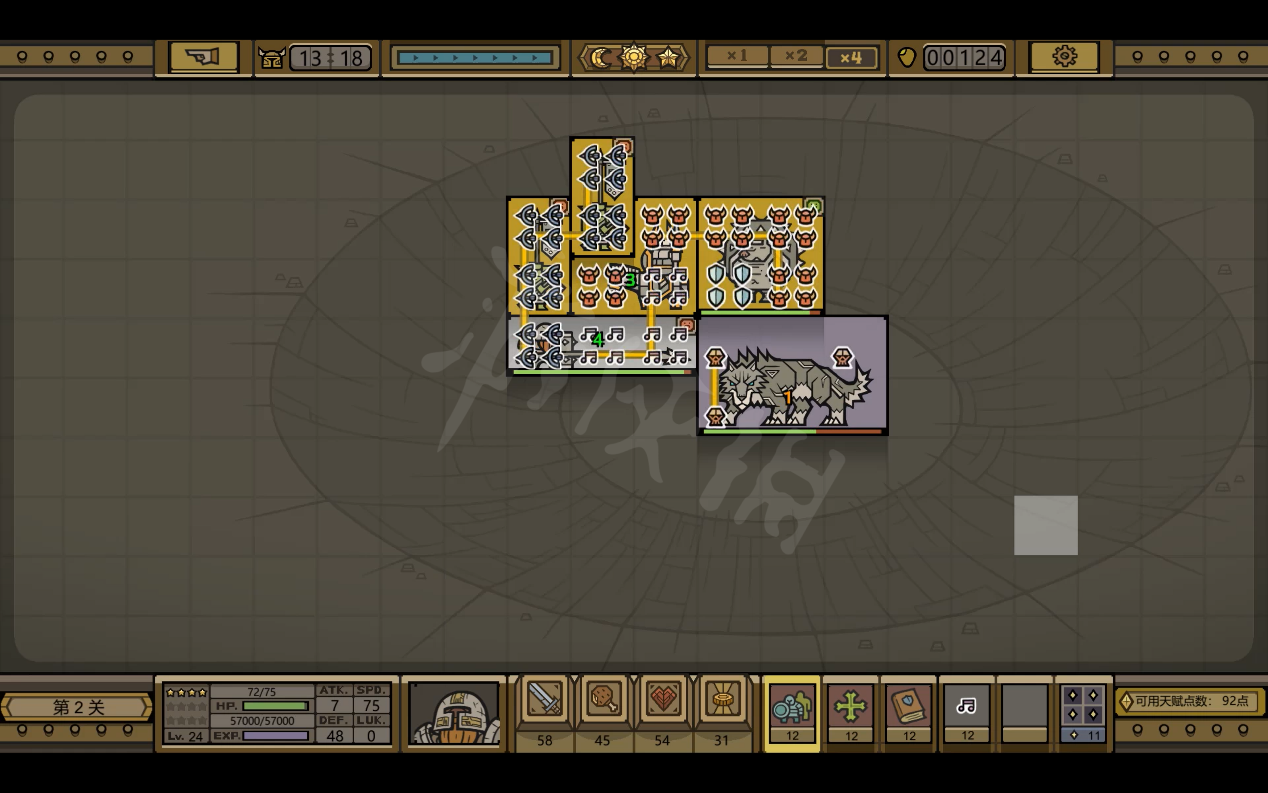Screen dimensions: 1268x793
Task: Select the wolf unit tile
Action: [x=792, y=375]
